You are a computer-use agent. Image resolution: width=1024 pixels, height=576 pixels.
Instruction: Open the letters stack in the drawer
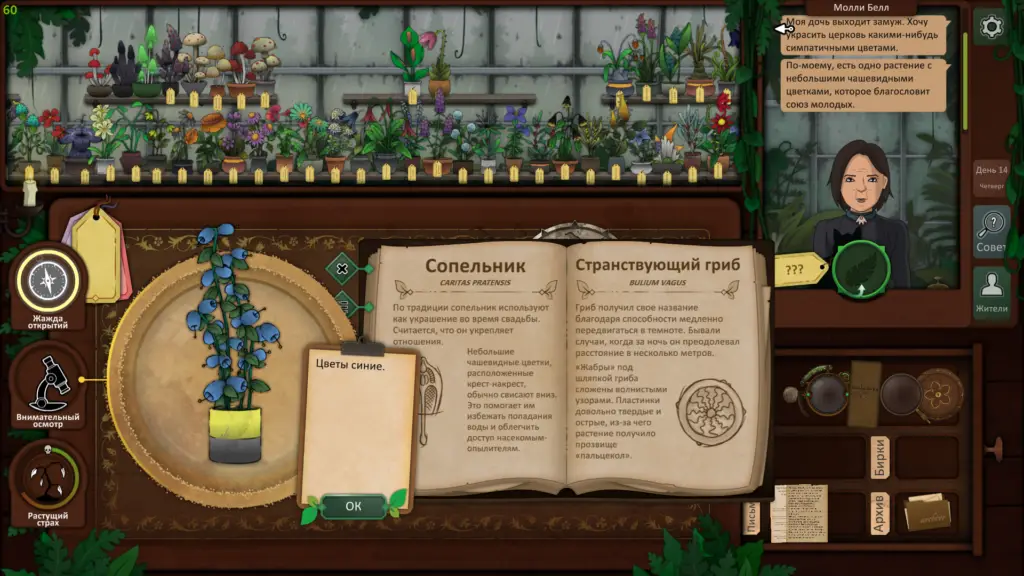pos(799,513)
